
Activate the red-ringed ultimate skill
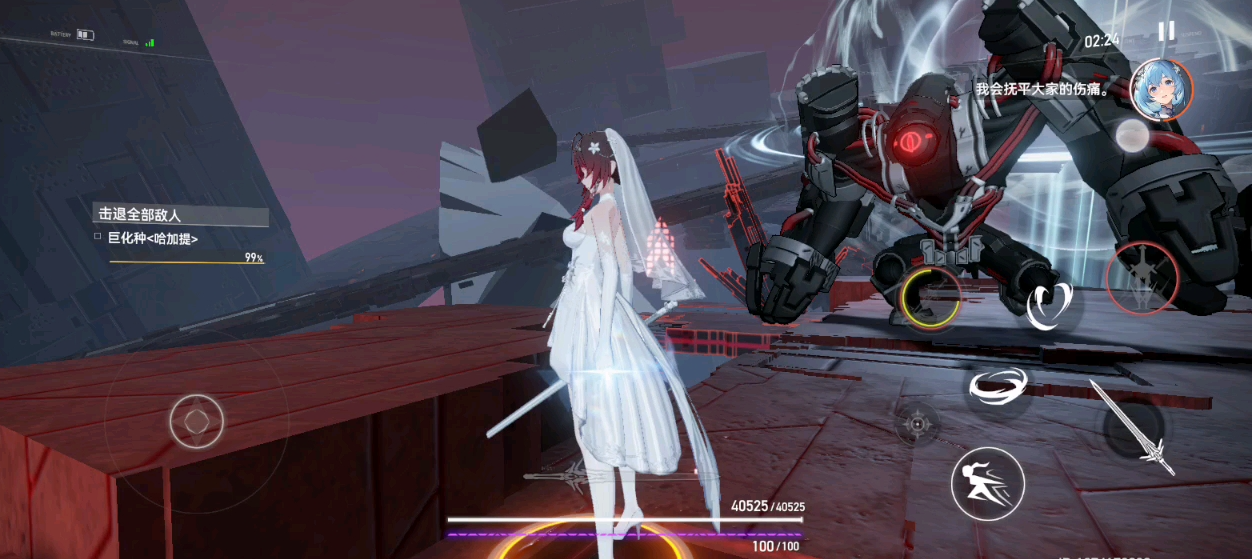pyautogui.click(x=1141, y=278)
